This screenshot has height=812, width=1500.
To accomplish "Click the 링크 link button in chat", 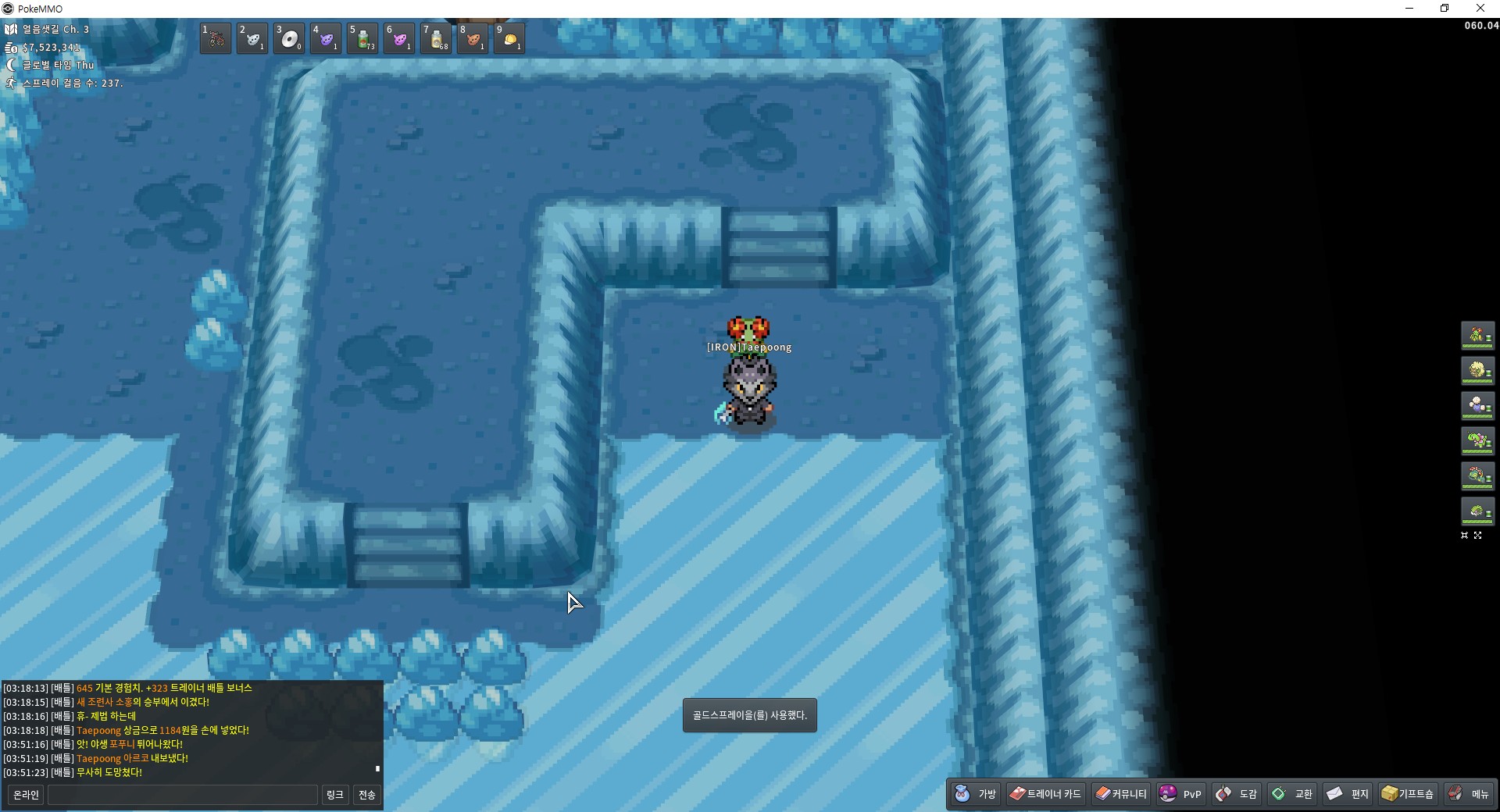I will point(335,795).
